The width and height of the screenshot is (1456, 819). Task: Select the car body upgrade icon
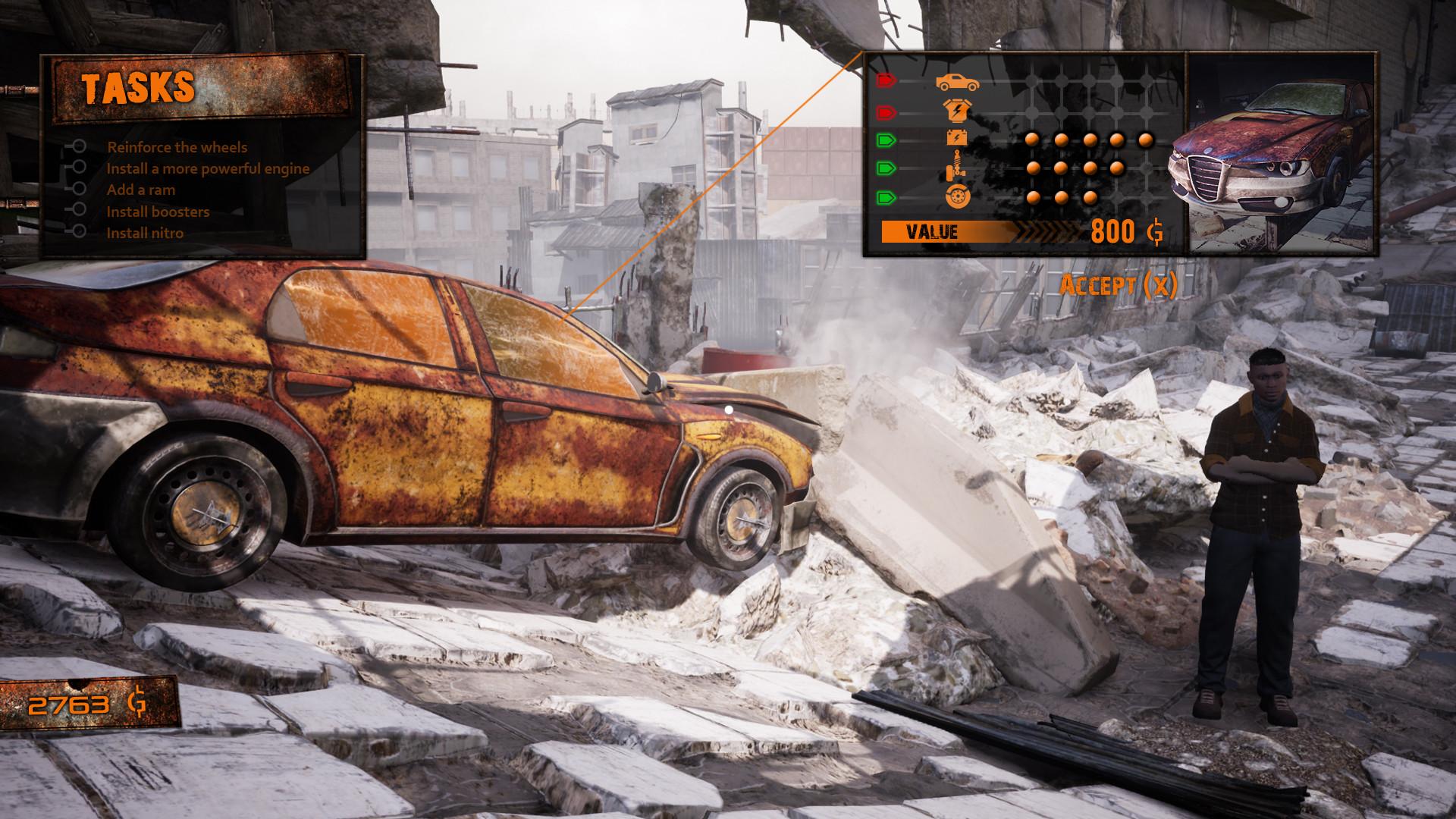tap(958, 83)
